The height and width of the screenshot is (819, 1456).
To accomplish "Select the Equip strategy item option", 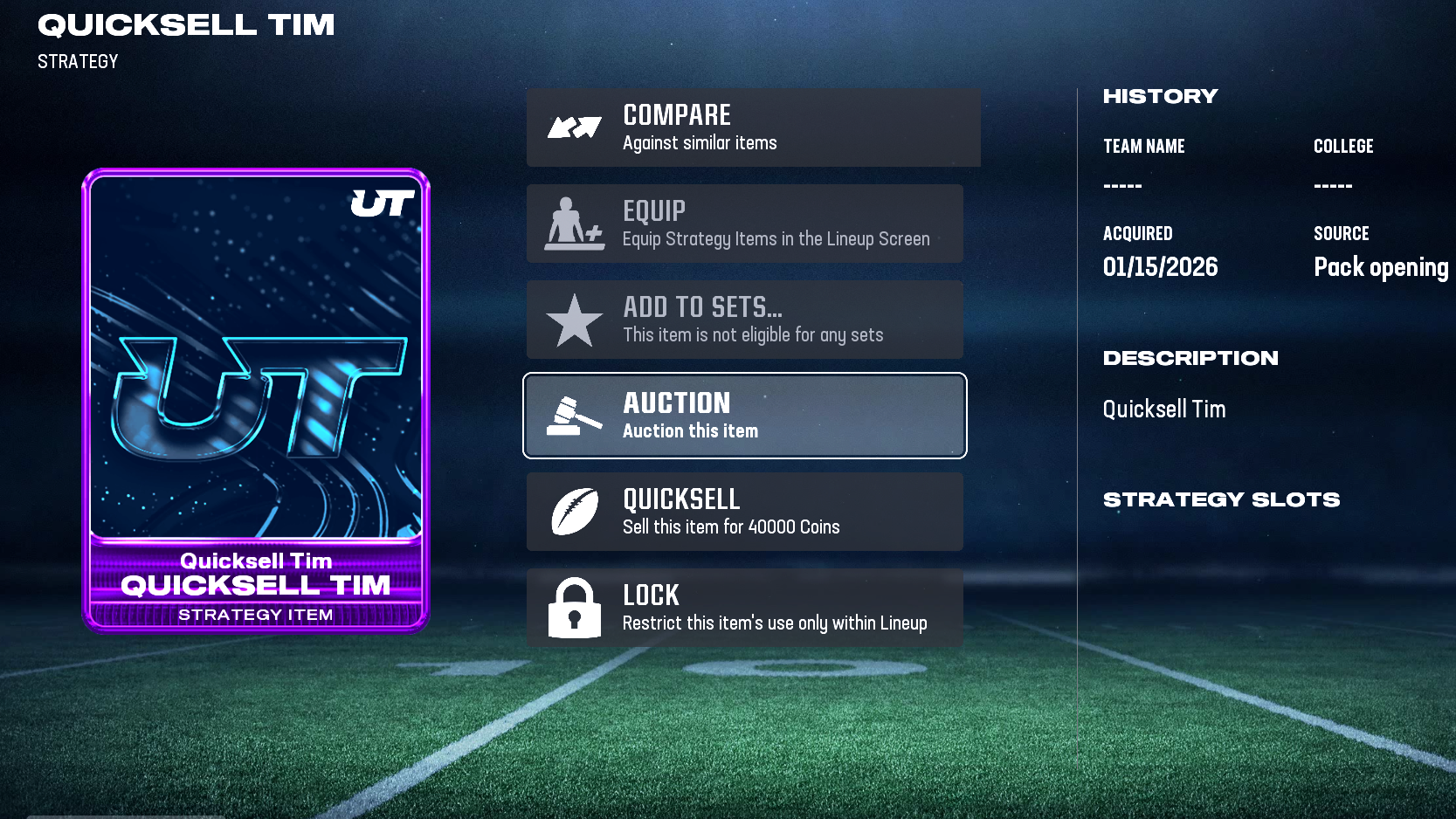I will click(744, 224).
